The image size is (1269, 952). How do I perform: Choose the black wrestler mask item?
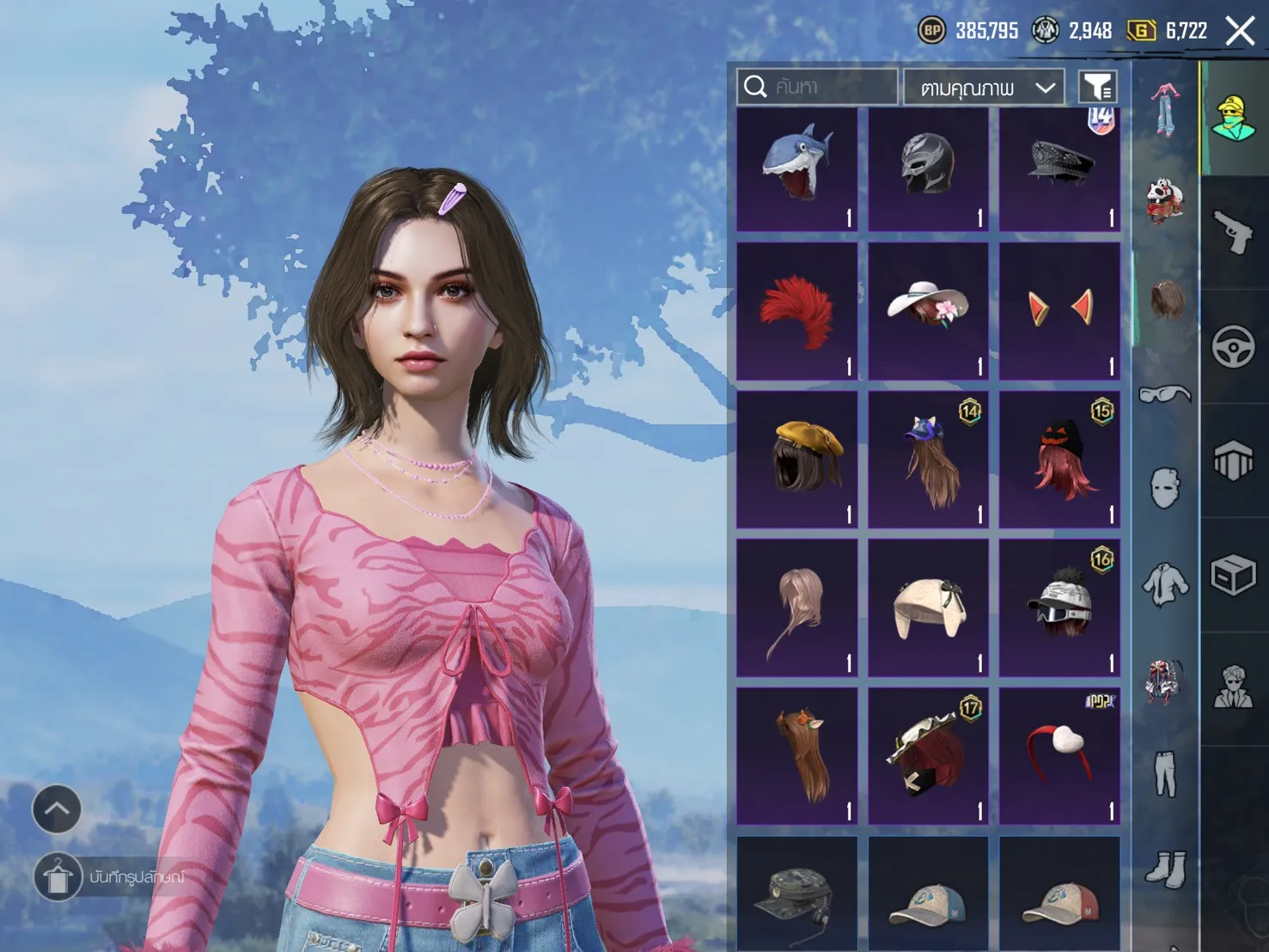tap(928, 170)
